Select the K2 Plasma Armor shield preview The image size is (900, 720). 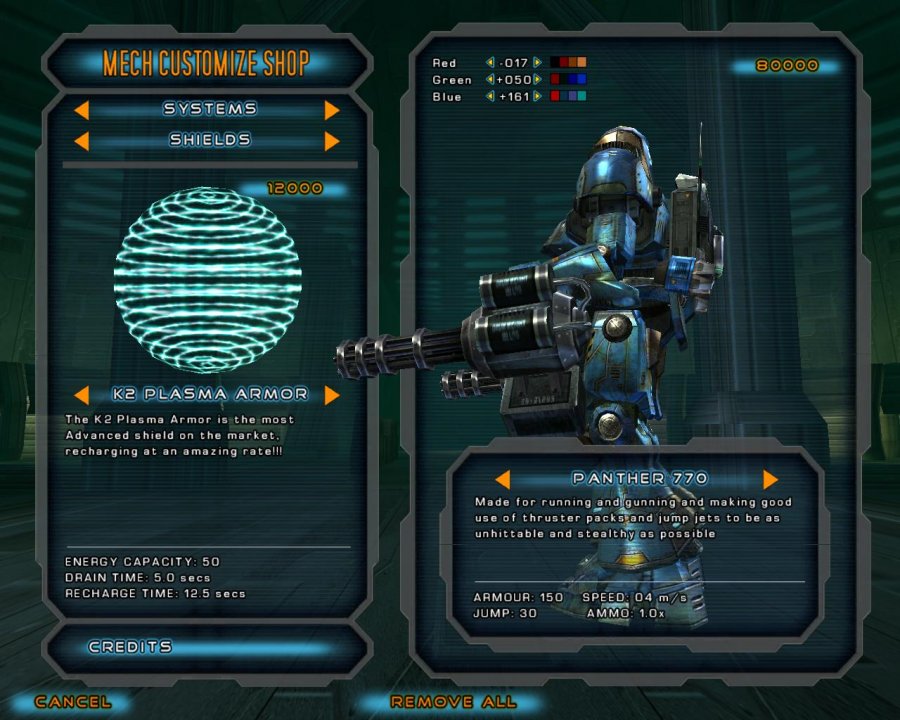click(207, 265)
